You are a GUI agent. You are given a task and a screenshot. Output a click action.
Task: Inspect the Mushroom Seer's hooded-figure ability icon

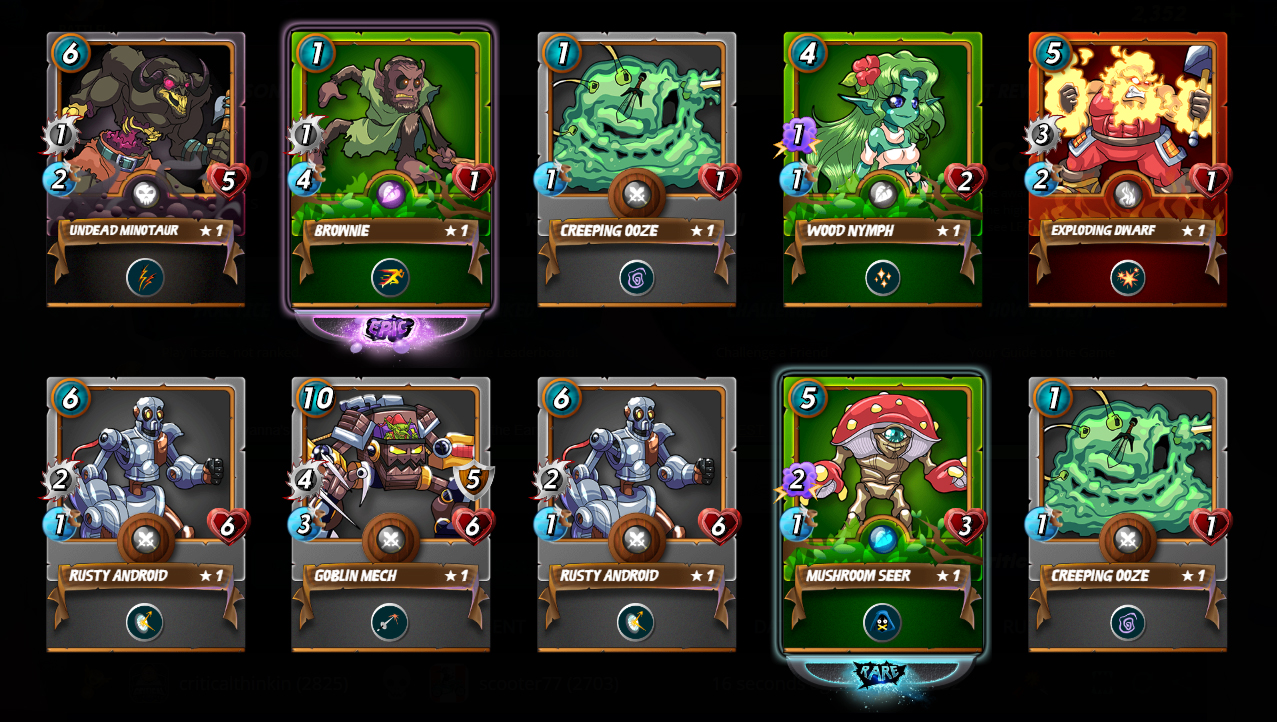click(882, 622)
